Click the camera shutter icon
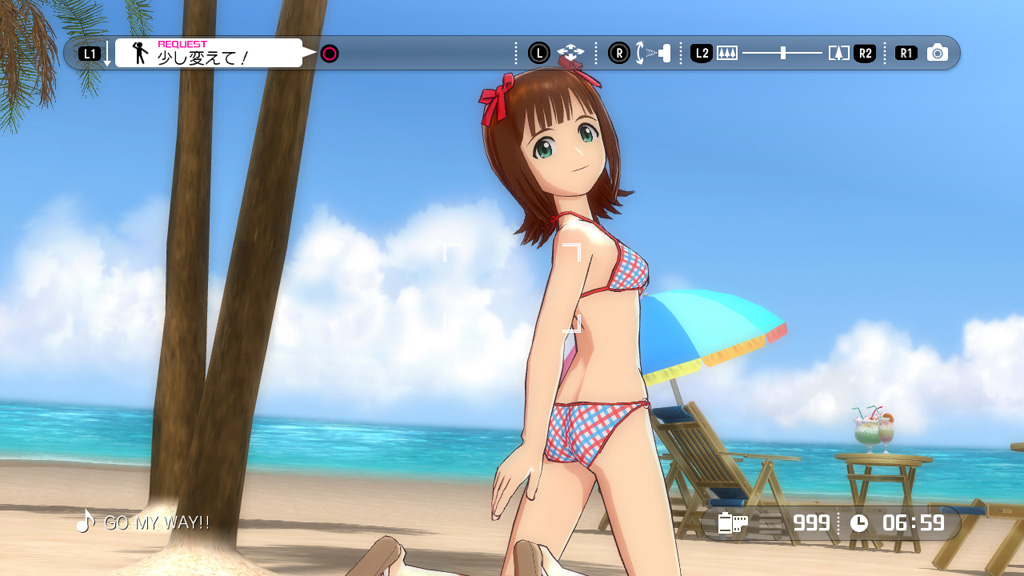This screenshot has height=576, width=1024. 937,53
